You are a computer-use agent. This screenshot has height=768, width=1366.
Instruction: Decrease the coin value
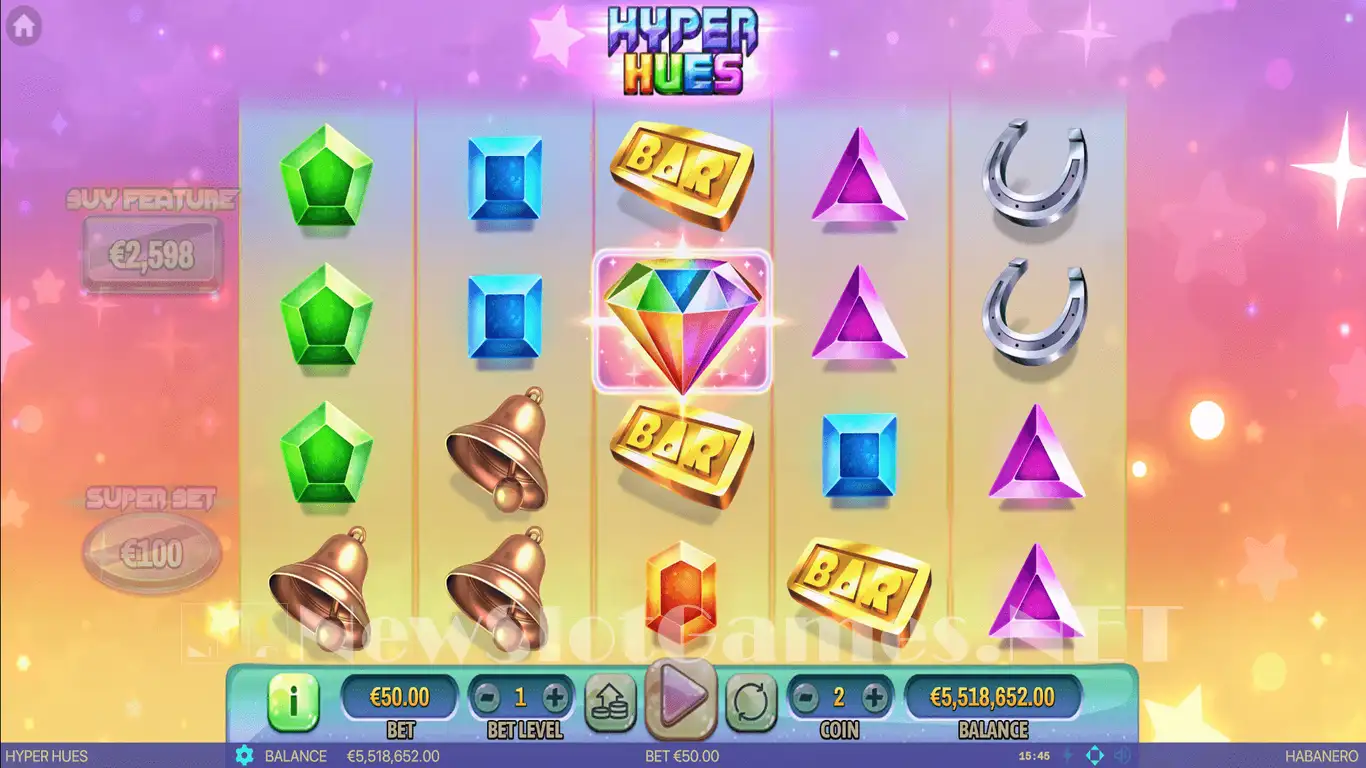pyautogui.click(x=805, y=697)
